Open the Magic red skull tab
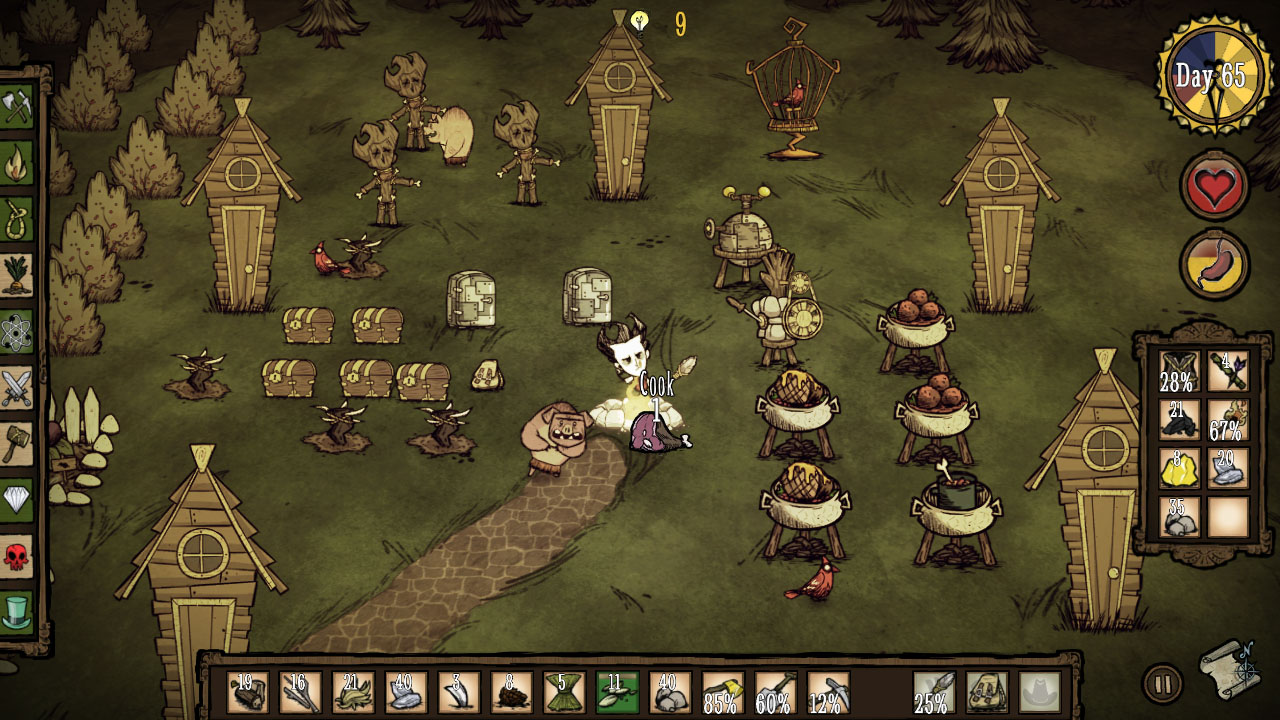The height and width of the screenshot is (720, 1280). [17, 555]
